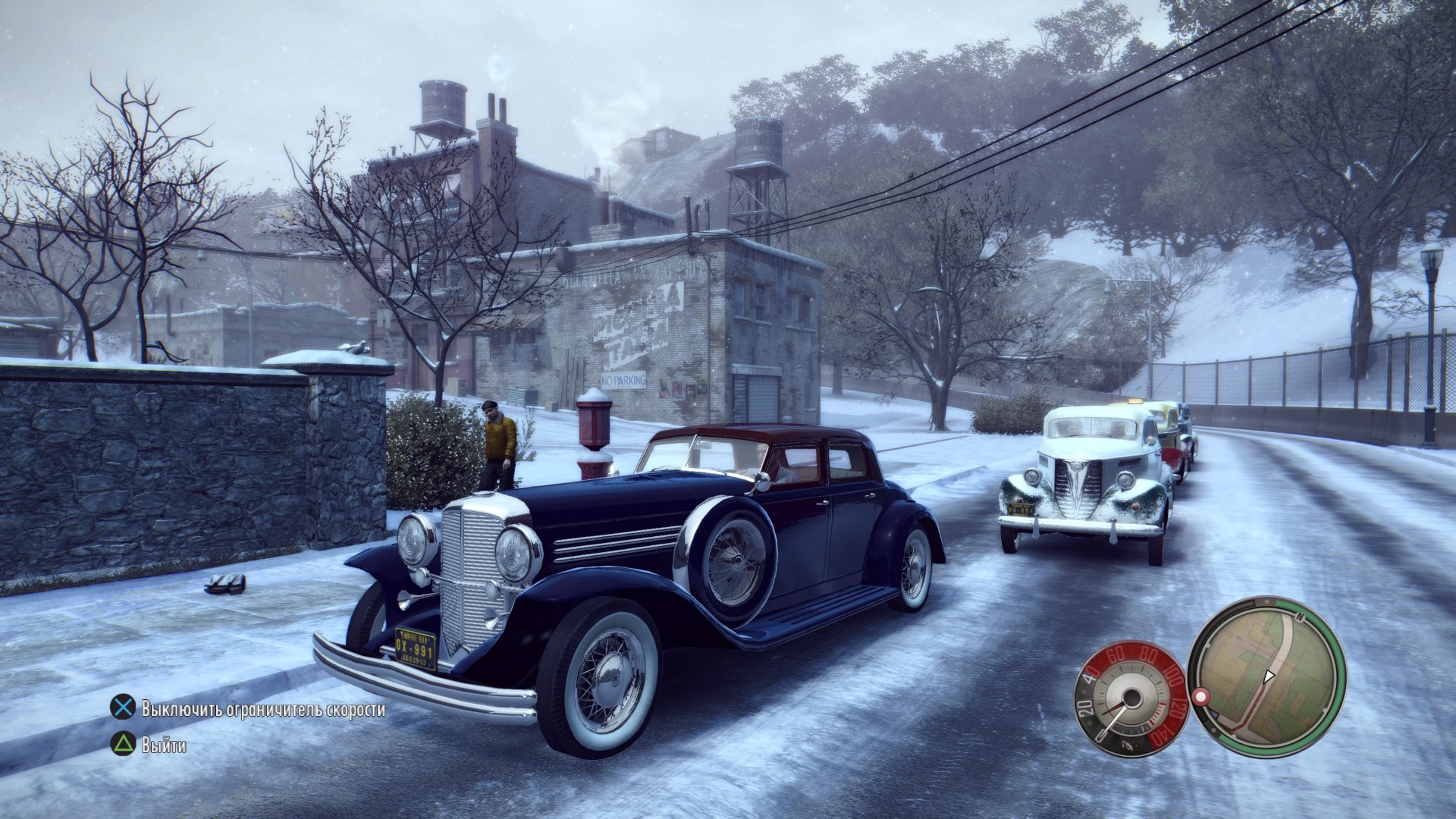Click the white player arrow on the minimap
This screenshot has height=819, width=1456.
(x=1268, y=676)
